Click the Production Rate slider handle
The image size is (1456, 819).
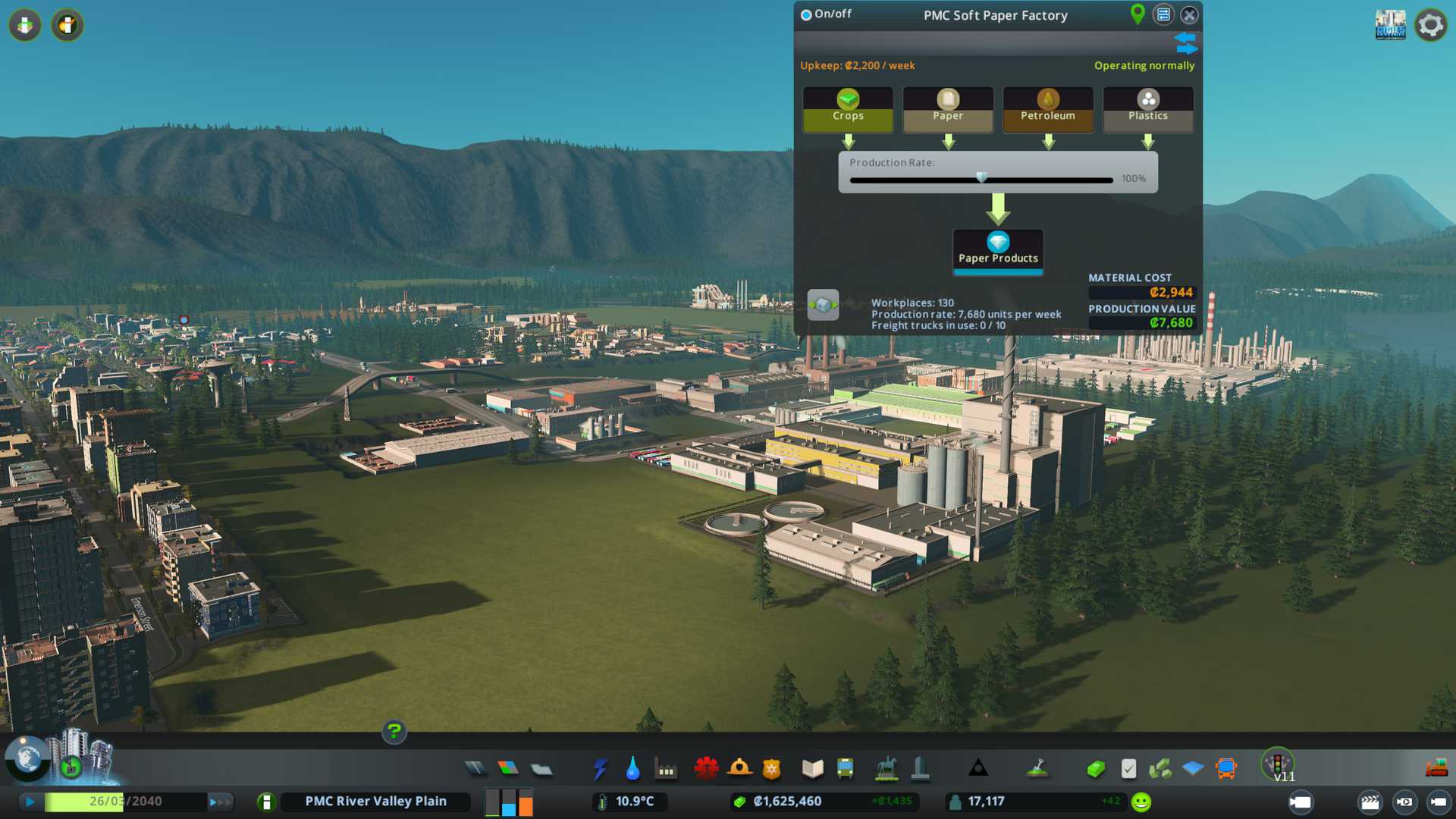pos(982,178)
